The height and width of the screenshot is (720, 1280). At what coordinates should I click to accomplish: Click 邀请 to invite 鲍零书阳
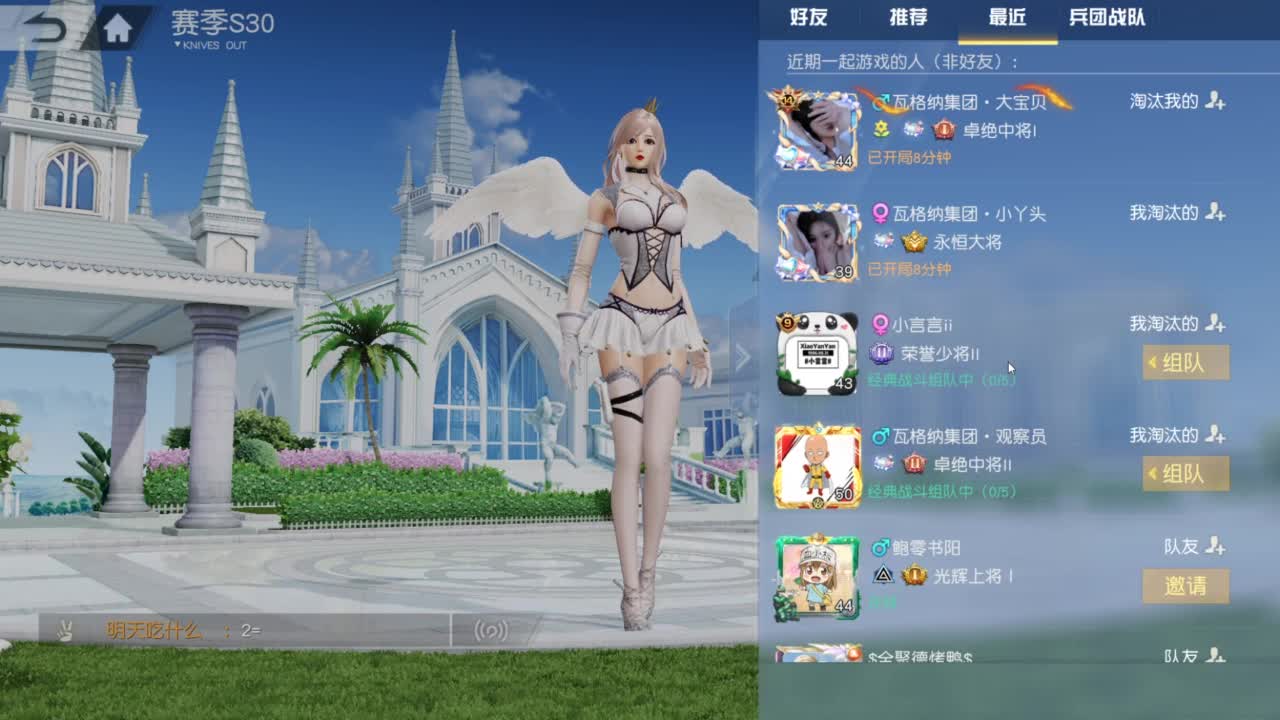tap(1185, 587)
